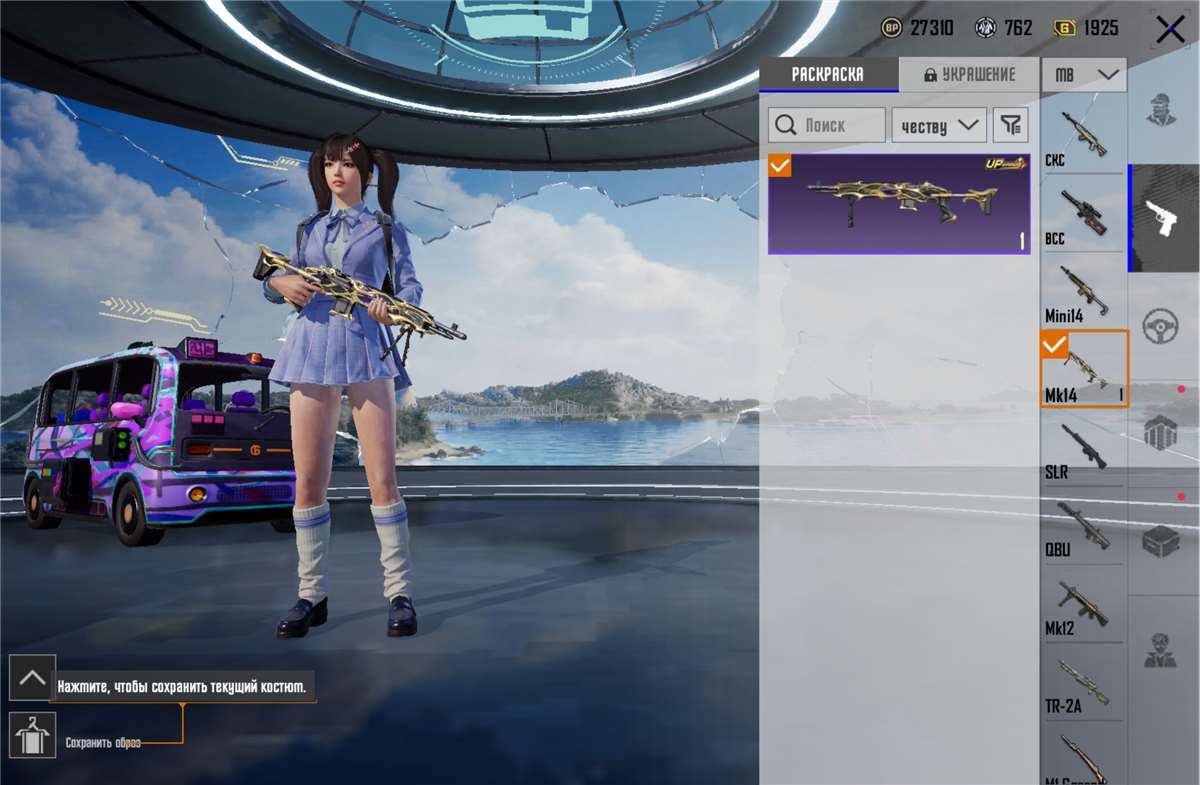
Task: Choose the ВСС rifle in weapon list
Action: pyautogui.click(x=1083, y=215)
